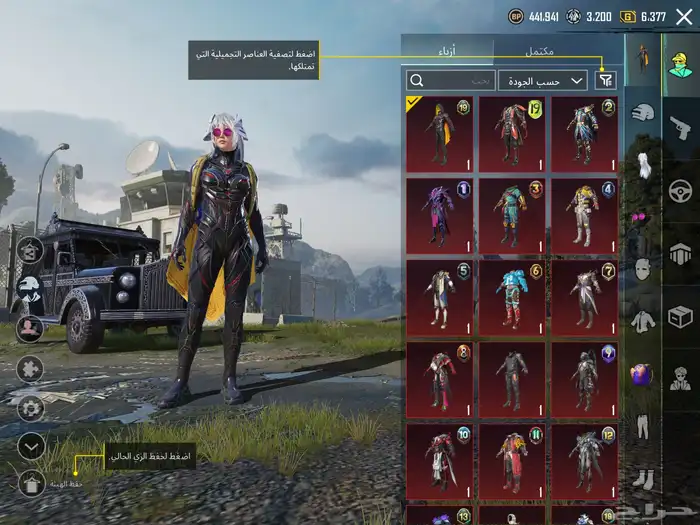Screen dimensions: 700x525
Task: Open the crate box category
Action: coord(680,318)
